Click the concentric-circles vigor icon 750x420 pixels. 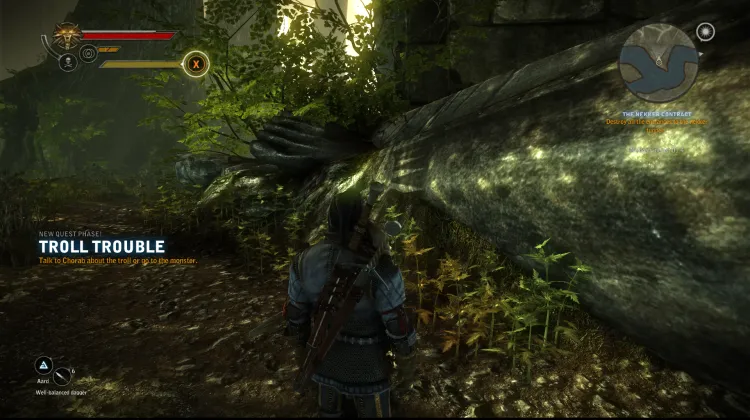(88, 53)
